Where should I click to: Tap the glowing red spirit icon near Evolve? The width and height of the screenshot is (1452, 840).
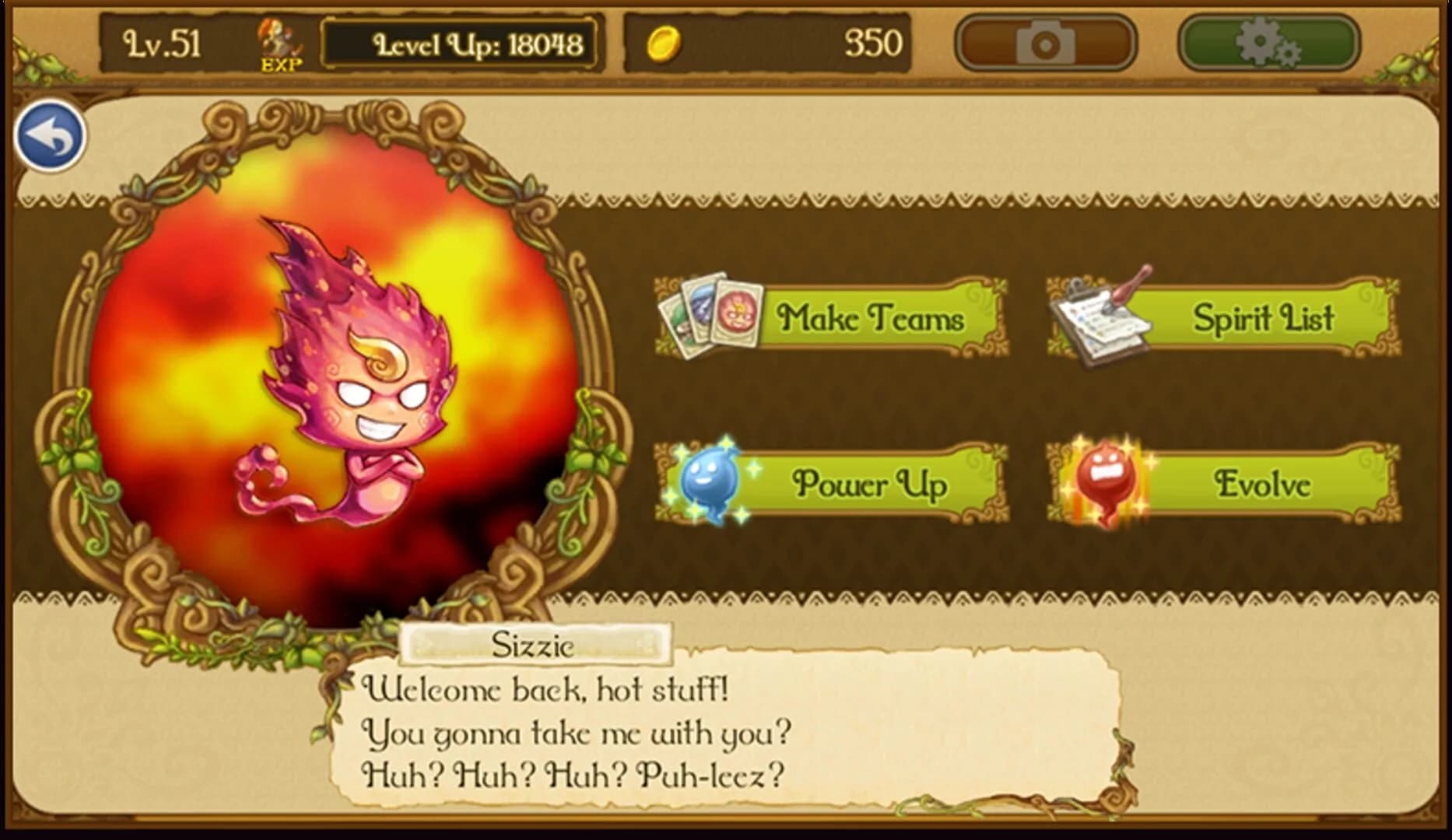point(1105,482)
